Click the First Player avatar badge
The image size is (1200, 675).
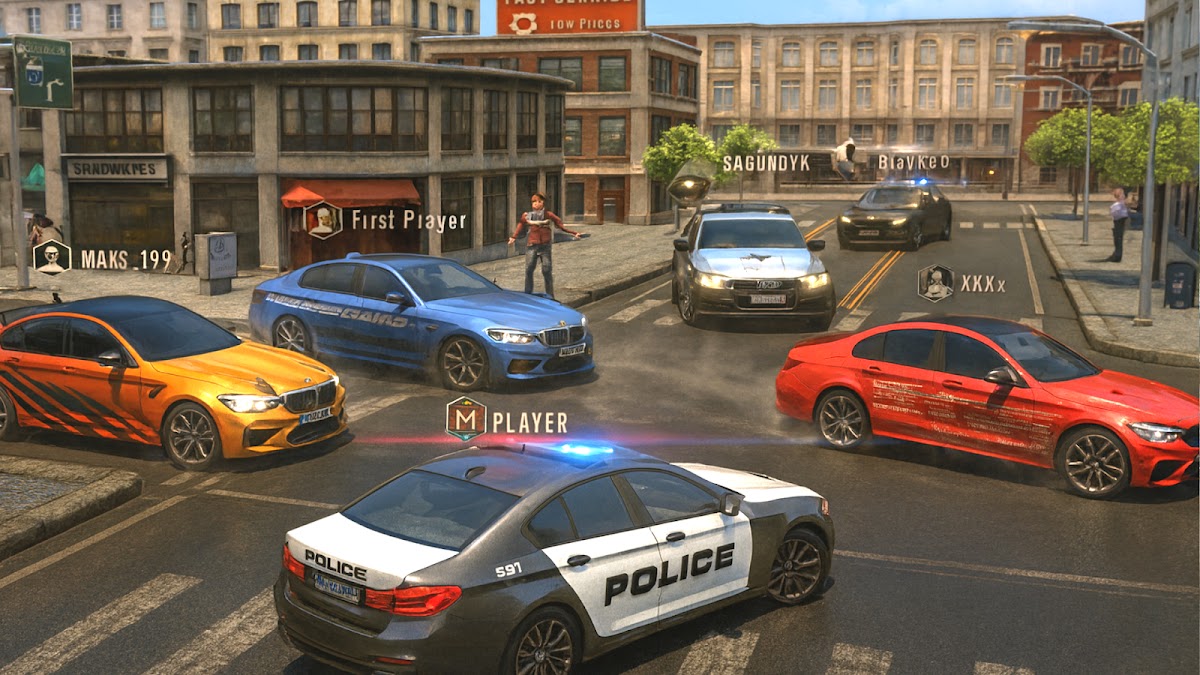[323, 220]
